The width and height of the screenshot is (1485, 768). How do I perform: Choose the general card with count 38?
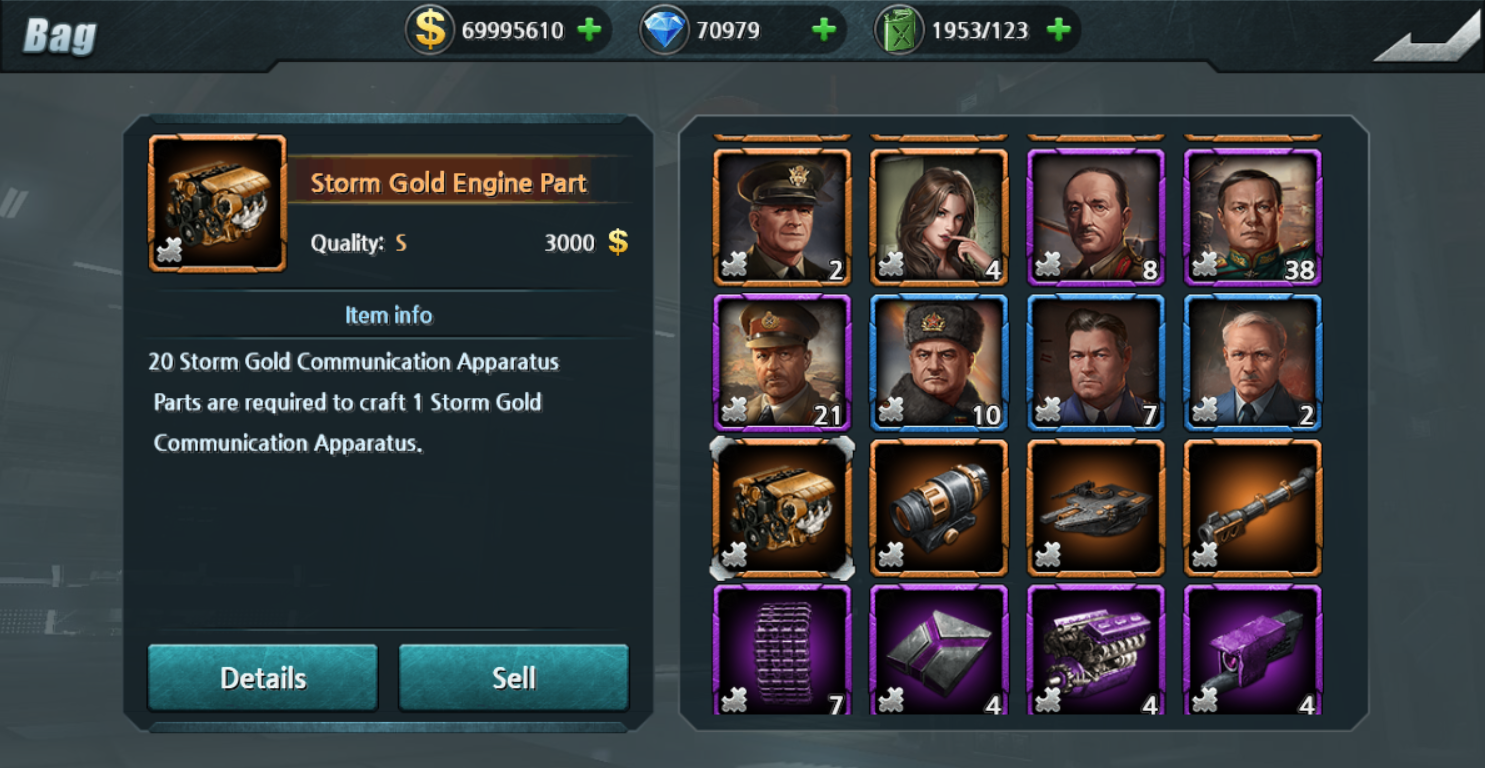1253,217
